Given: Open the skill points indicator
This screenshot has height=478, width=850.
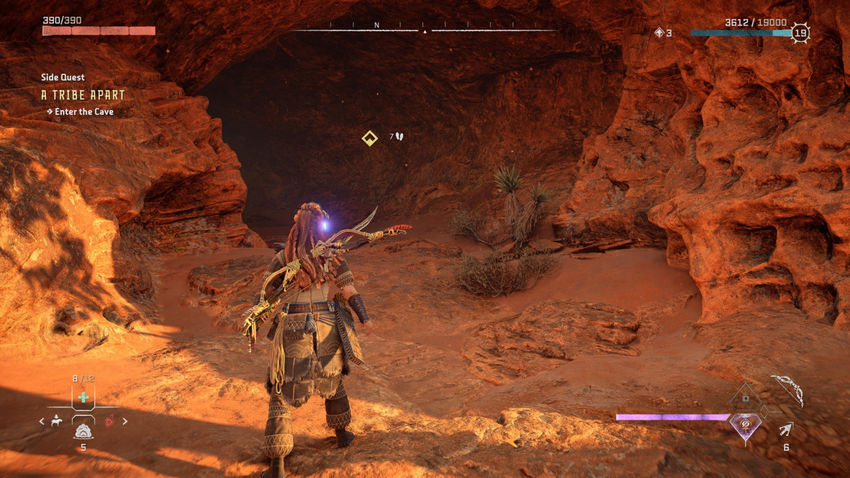Looking at the screenshot, I should (x=663, y=33).
